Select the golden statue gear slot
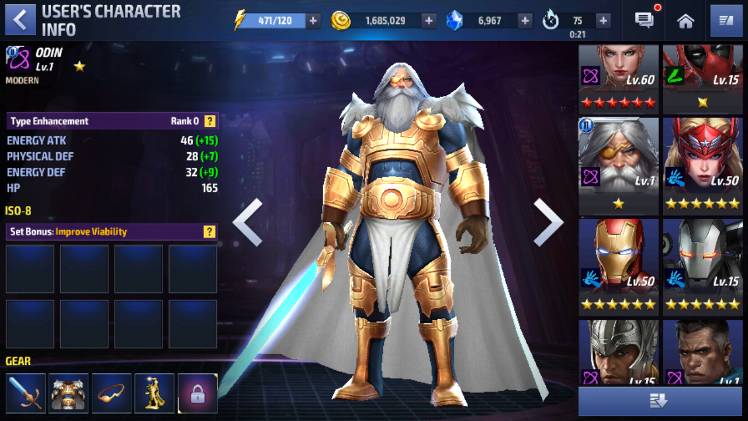748x421 pixels. [x=154, y=393]
